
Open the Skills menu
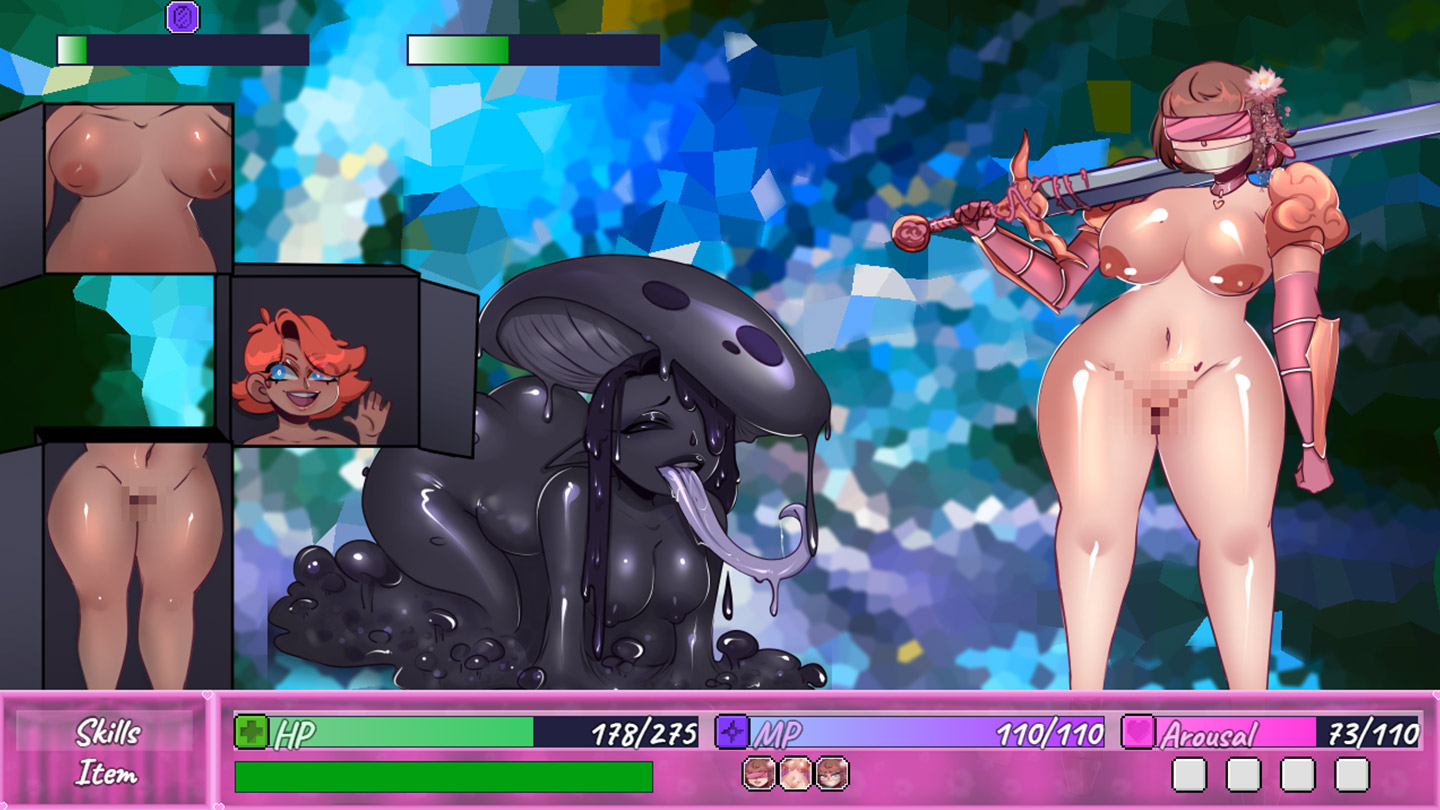107,732
